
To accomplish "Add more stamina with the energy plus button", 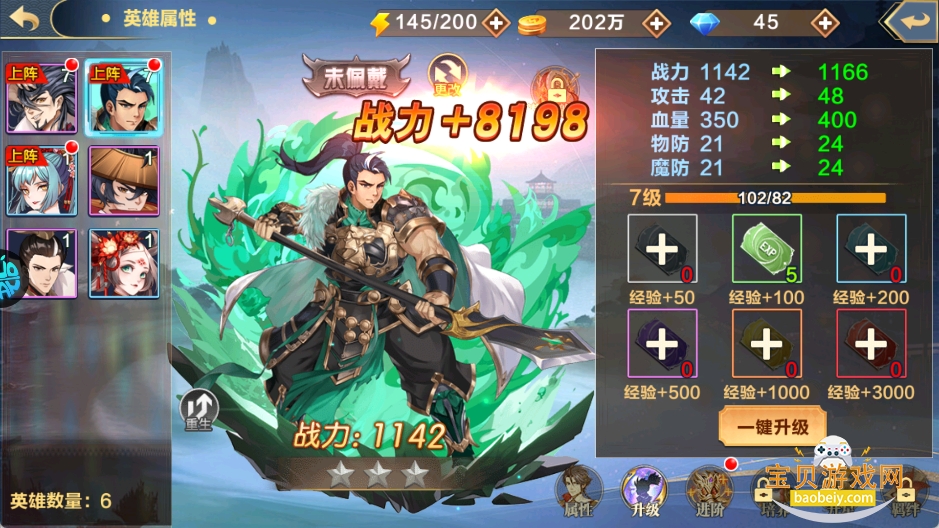I will click(495, 21).
